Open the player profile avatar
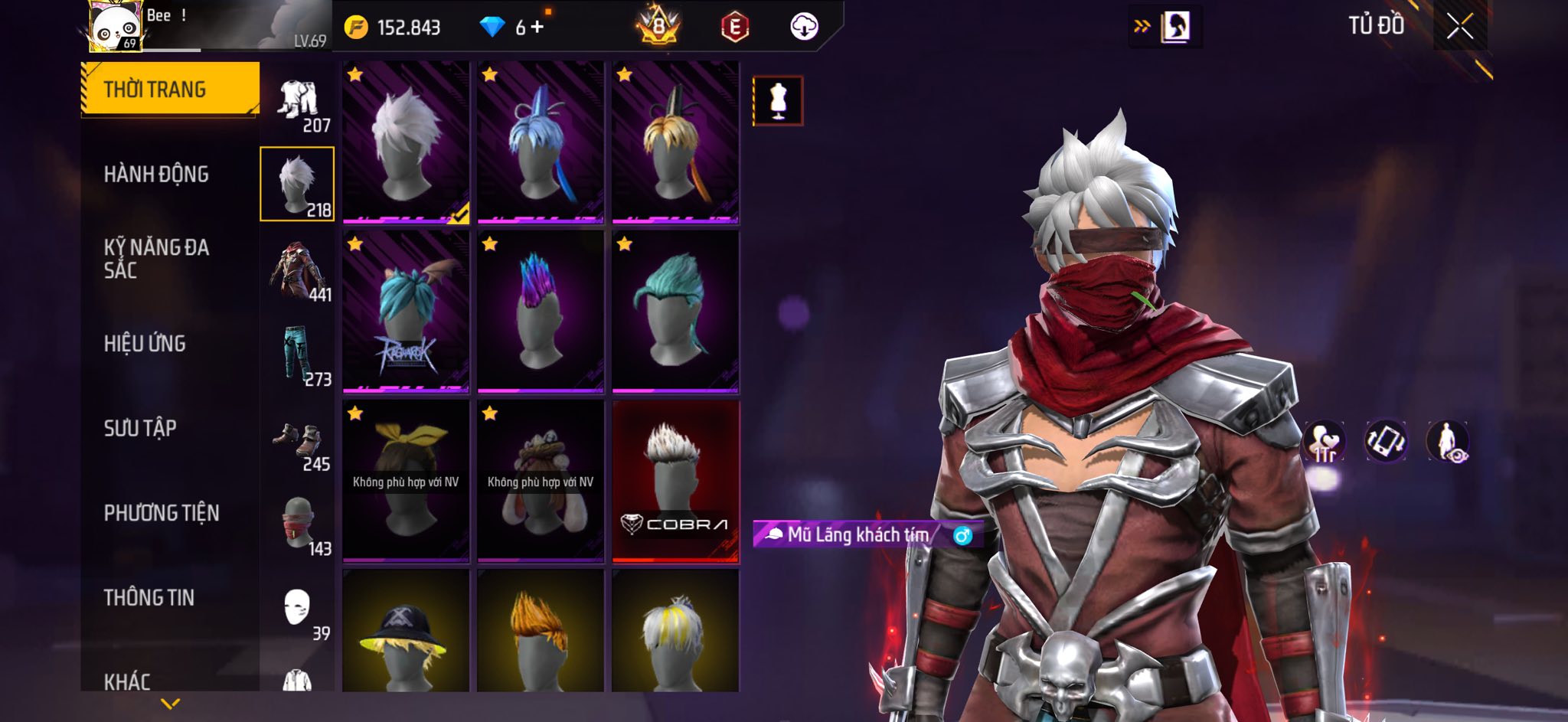1568x722 pixels. coord(115,27)
